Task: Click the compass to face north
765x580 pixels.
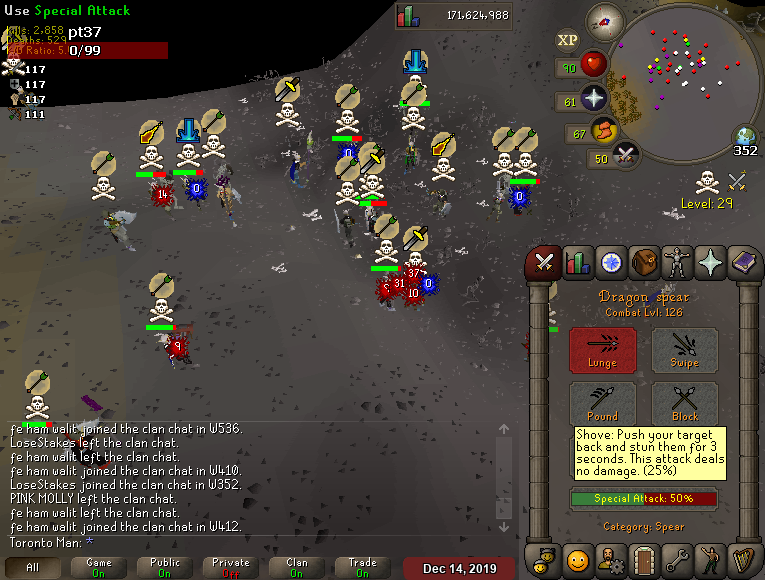Action: 603,19
